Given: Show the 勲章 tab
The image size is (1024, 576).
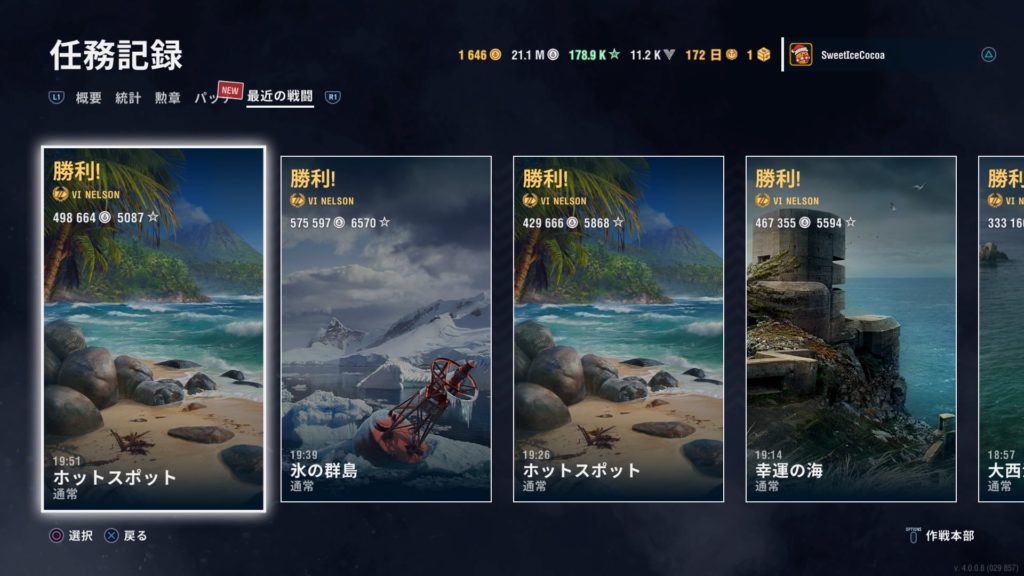Looking at the screenshot, I should point(167,98).
